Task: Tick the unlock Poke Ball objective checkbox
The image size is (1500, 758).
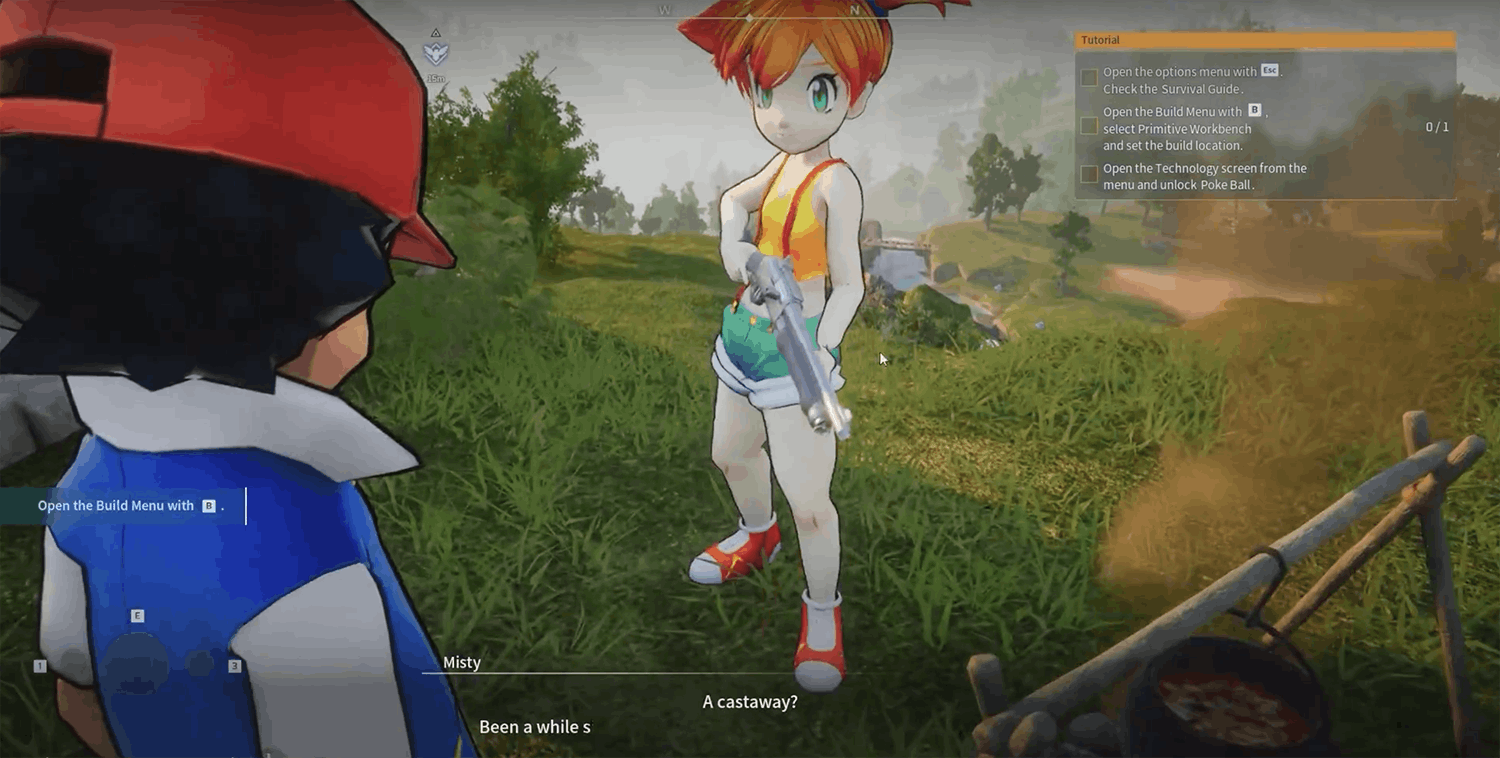Action: coord(1089,174)
